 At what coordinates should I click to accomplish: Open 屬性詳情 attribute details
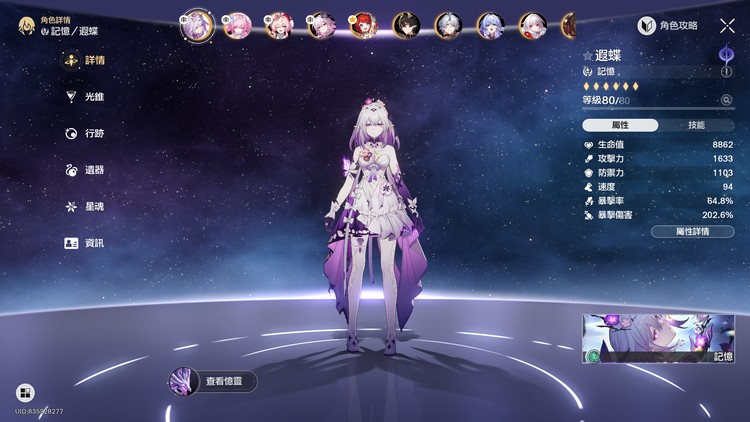point(692,231)
